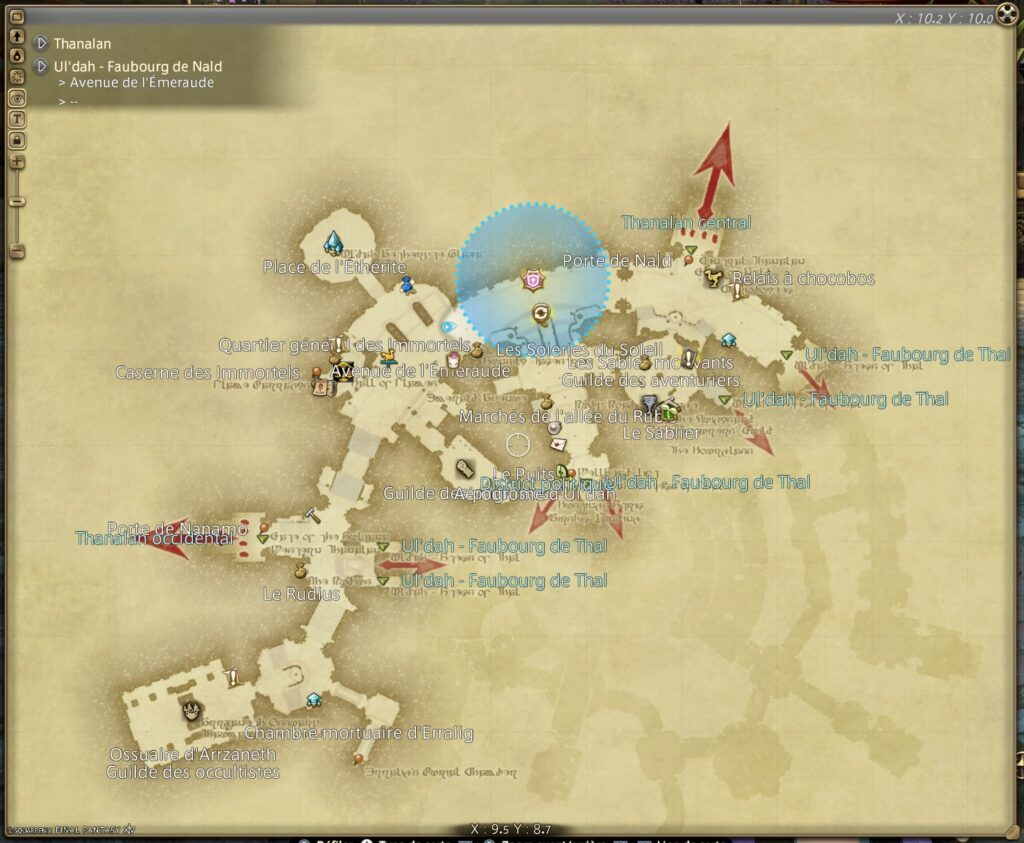Select the chocobo icon at Relais à chocobos
Image resolution: width=1024 pixels, height=843 pixels.
tap(714, 277)
